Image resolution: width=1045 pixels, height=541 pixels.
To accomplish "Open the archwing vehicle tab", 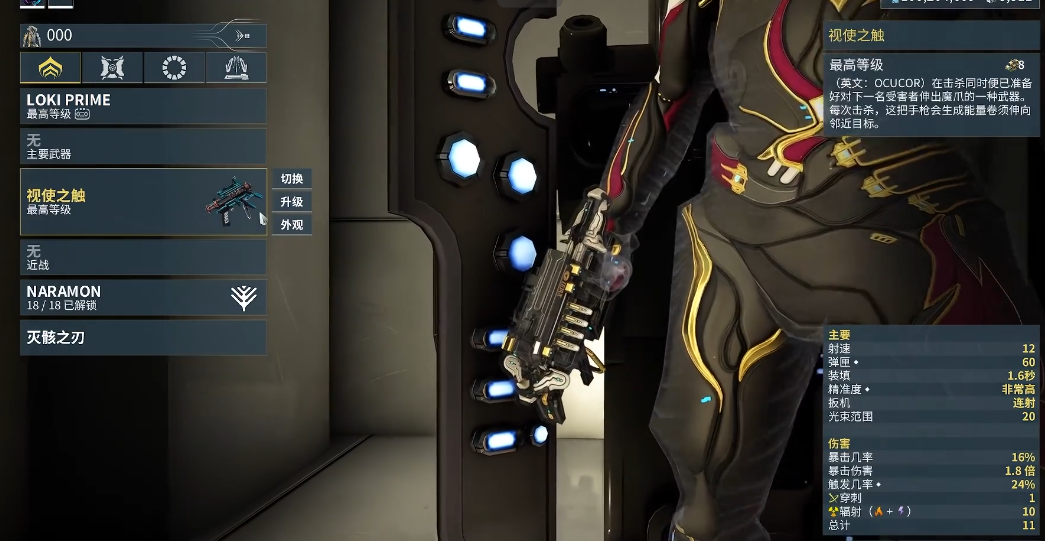I will tap(236, 68).
